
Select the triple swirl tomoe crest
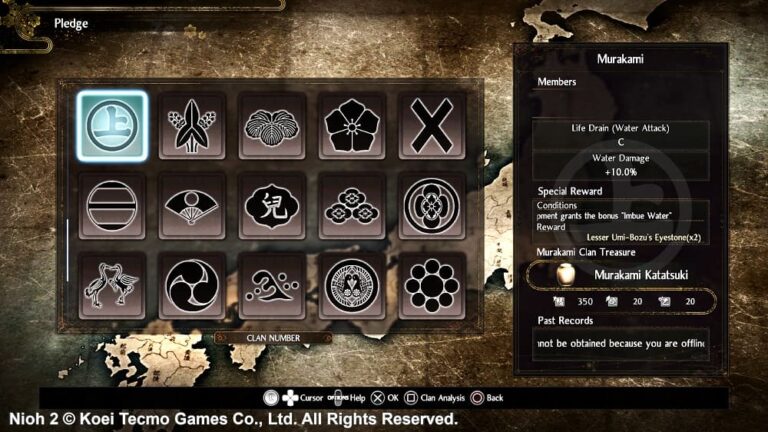coord(192,285)
